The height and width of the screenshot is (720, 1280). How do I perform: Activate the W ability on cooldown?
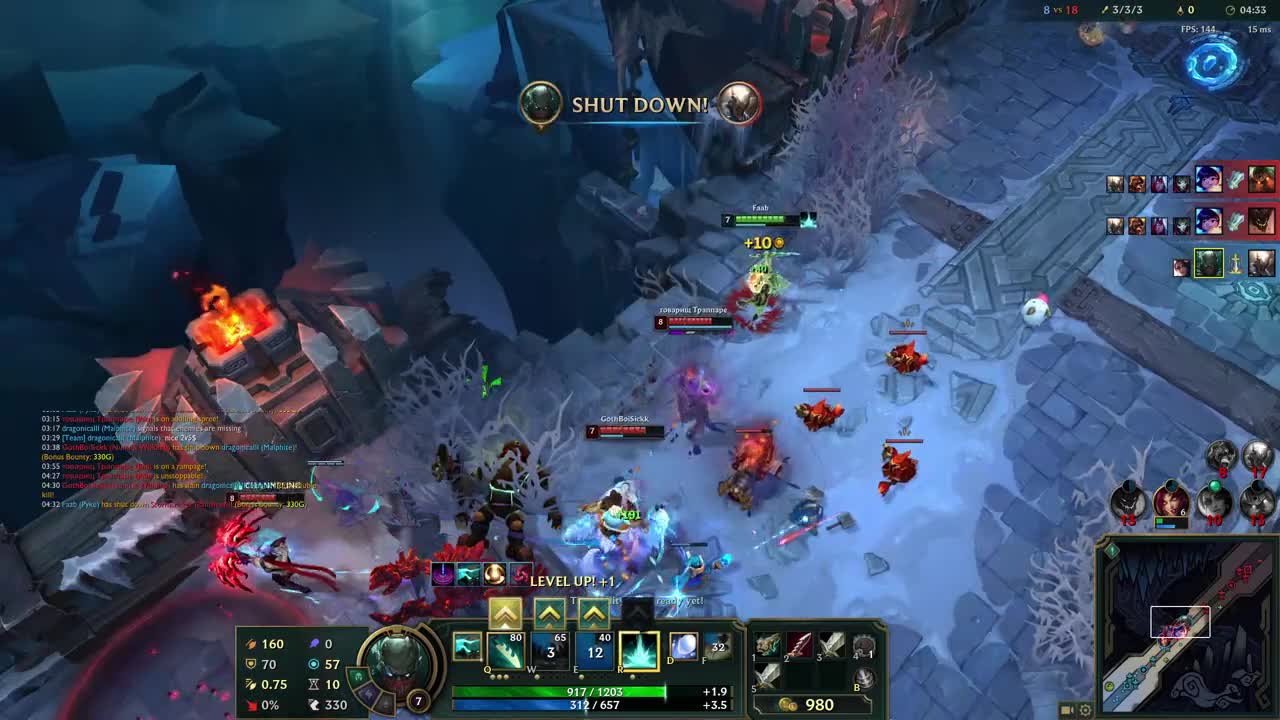550,651
